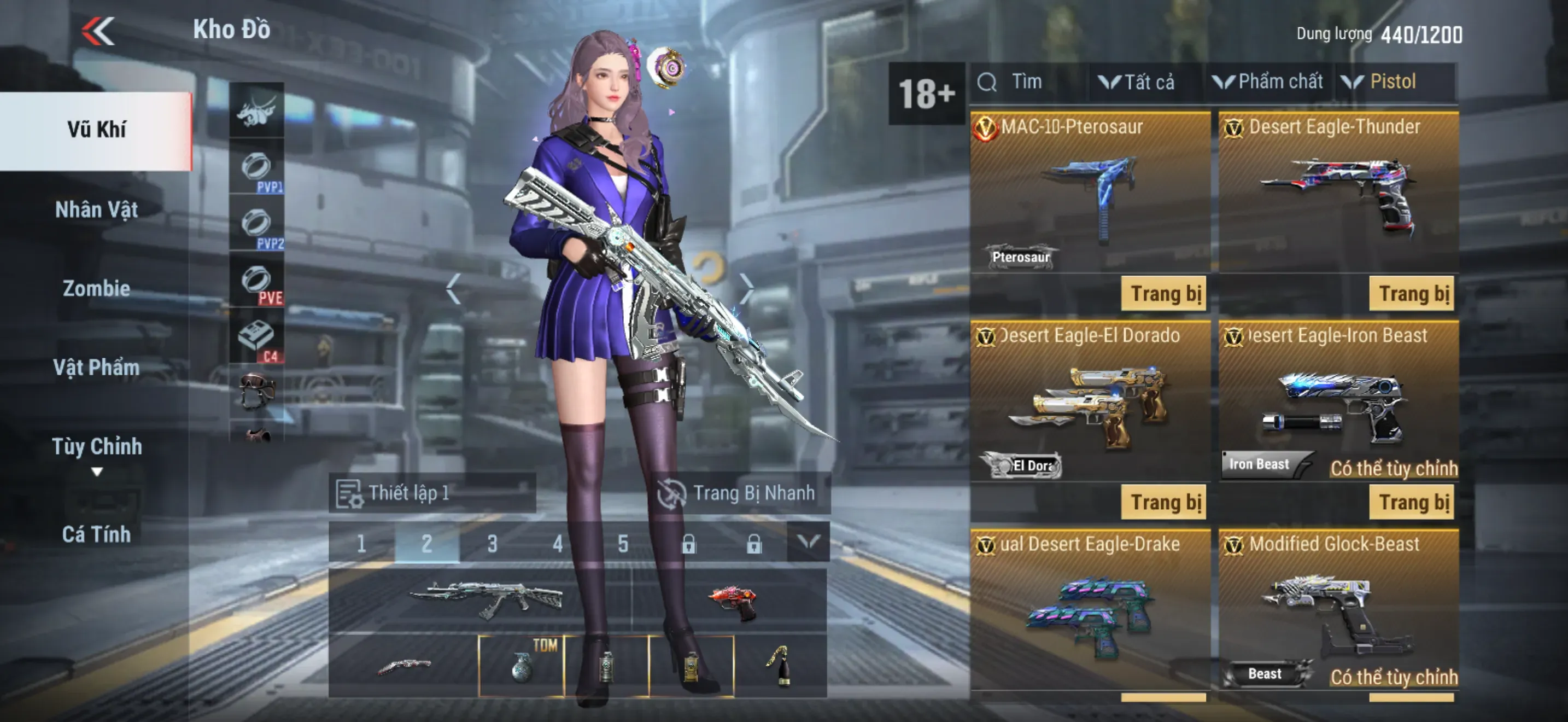Equip the Desert Eagle-Thunder with Trang bị
The image size is (1568, 722).
(x=1412, y=294)
